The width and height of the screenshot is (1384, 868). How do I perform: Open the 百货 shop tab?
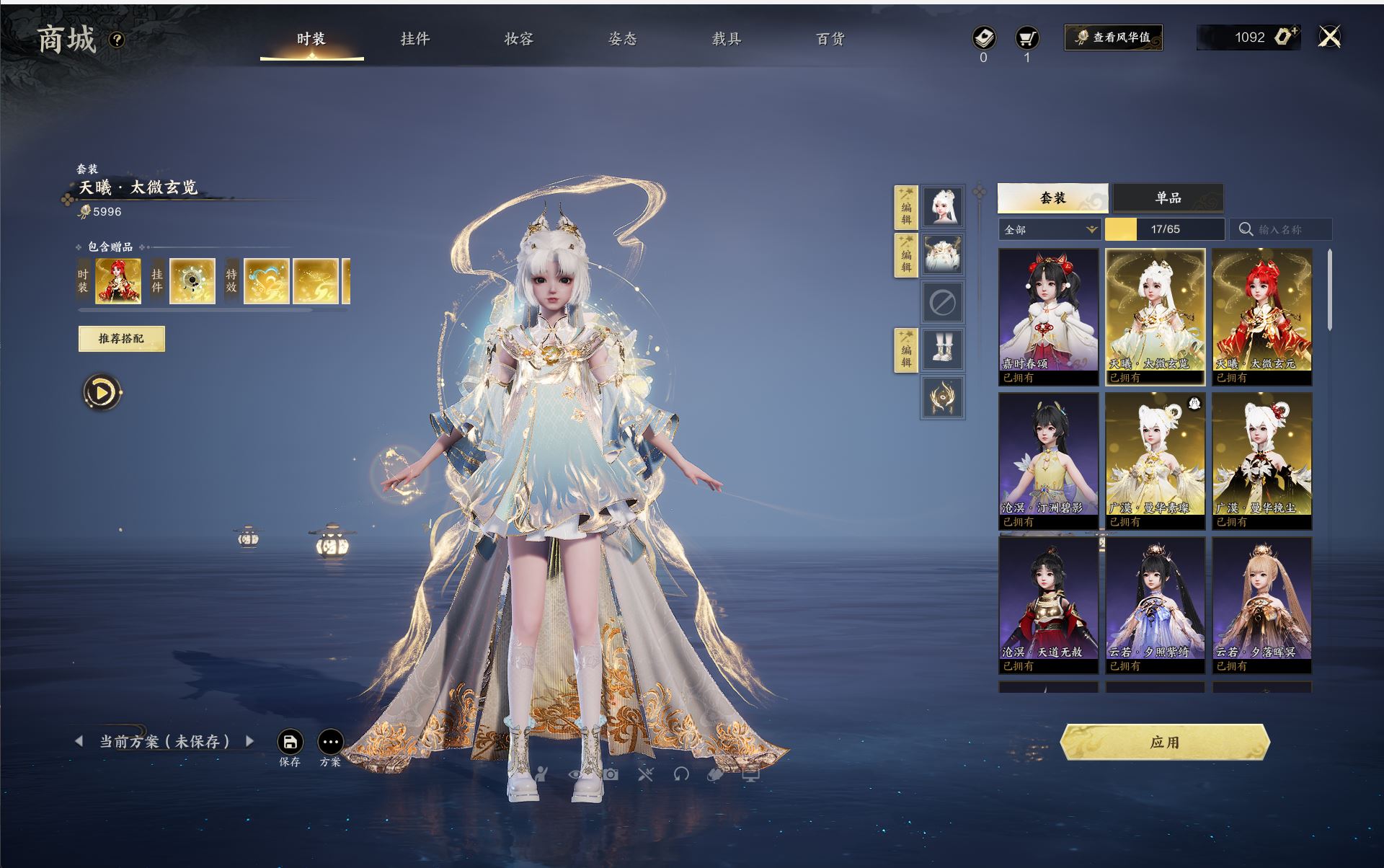(830, 39)
